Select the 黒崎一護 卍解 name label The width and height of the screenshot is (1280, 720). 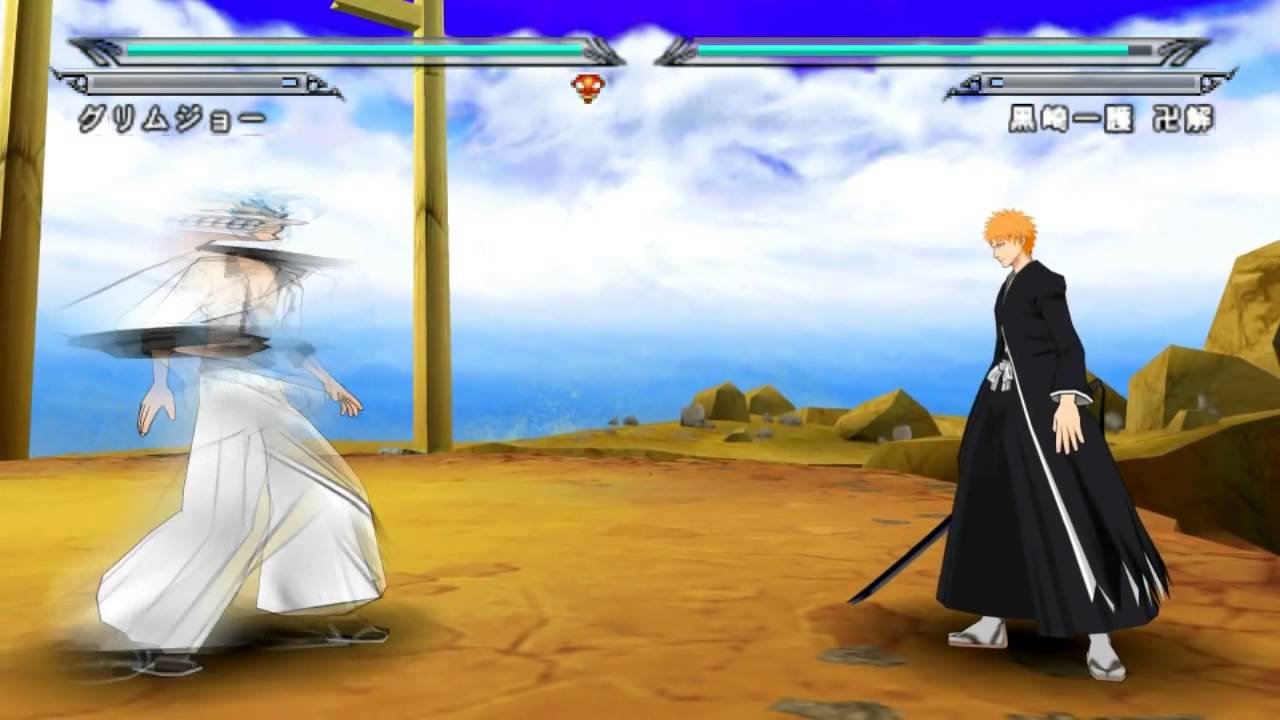point(1110,116)
